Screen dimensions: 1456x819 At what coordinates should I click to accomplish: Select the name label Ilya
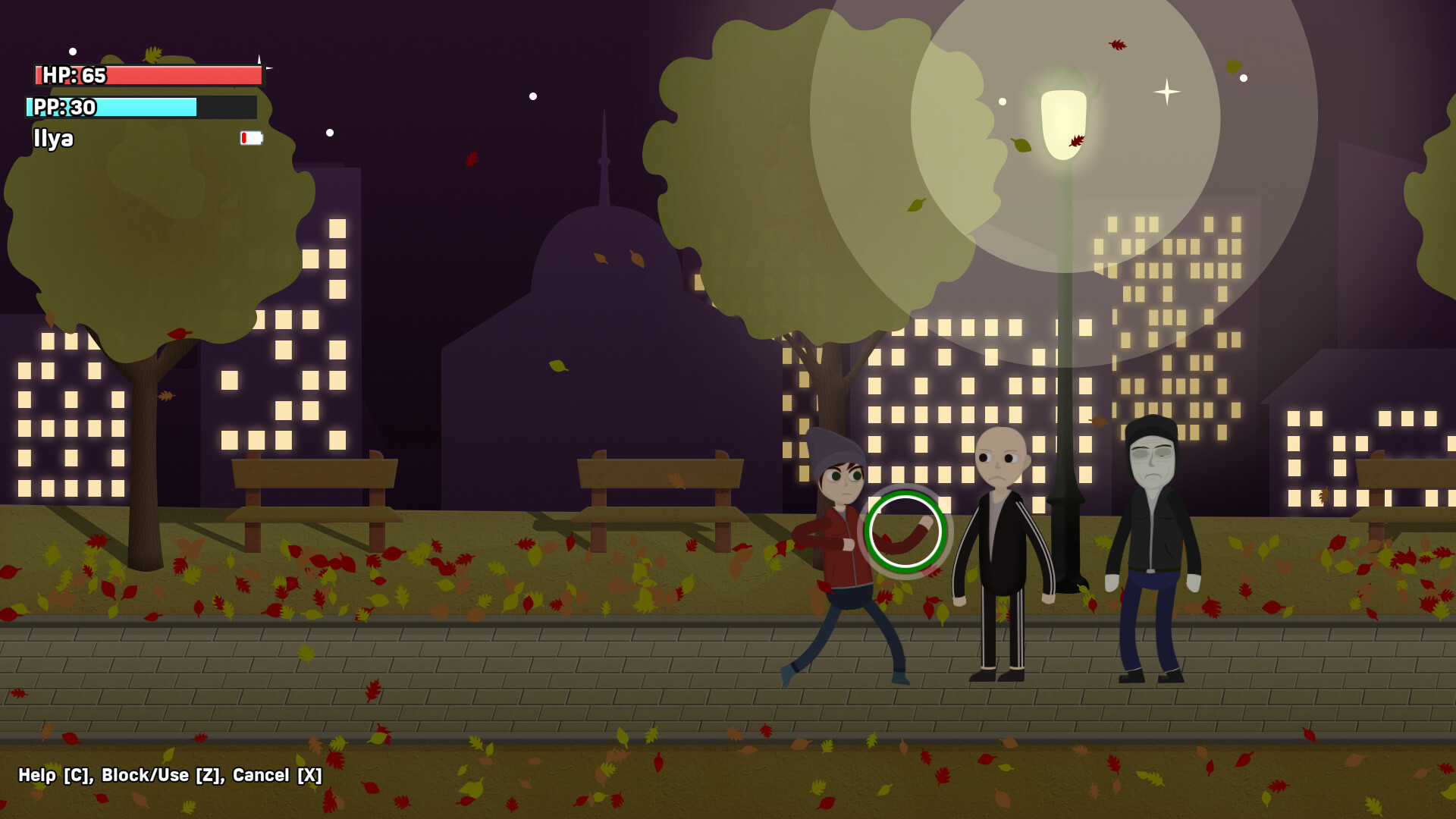(52, 139)
